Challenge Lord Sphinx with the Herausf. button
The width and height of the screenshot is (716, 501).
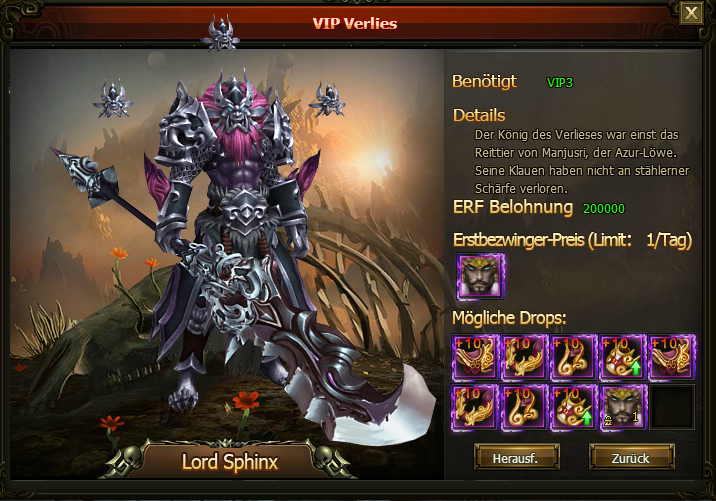click(516, 458)
